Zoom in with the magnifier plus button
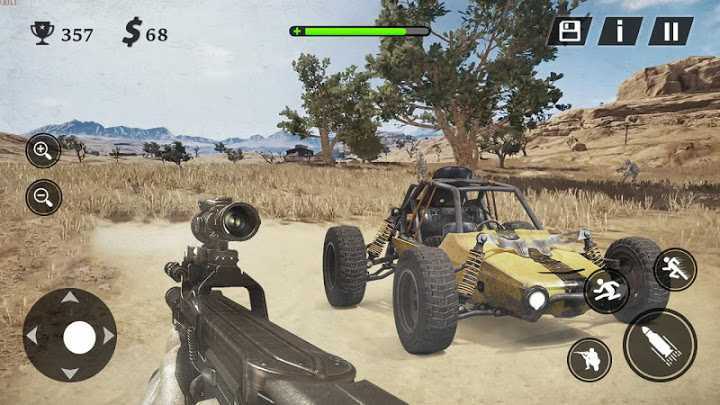 coord(42,150)
